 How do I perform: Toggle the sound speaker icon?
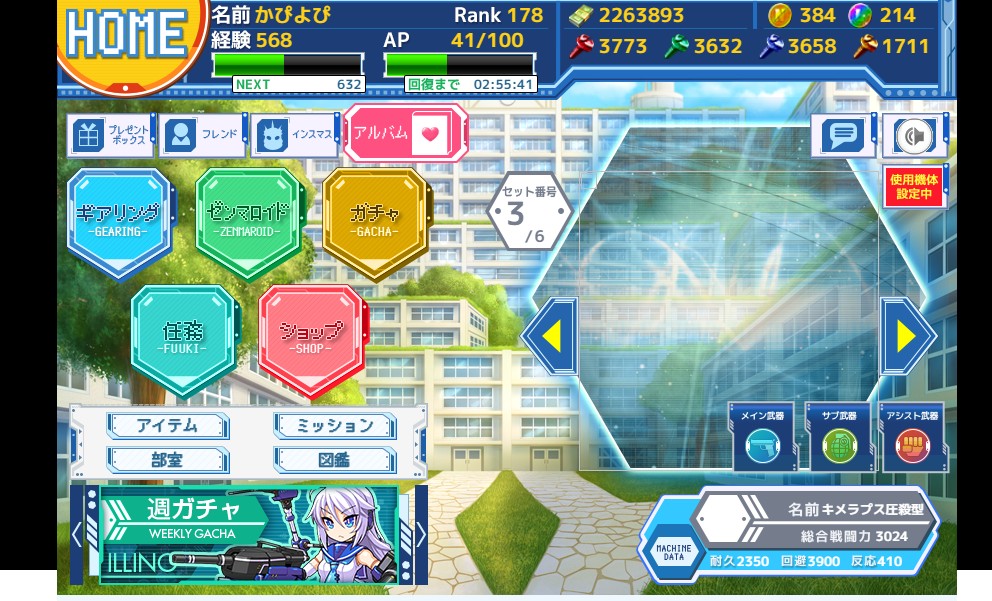[913, 135]
